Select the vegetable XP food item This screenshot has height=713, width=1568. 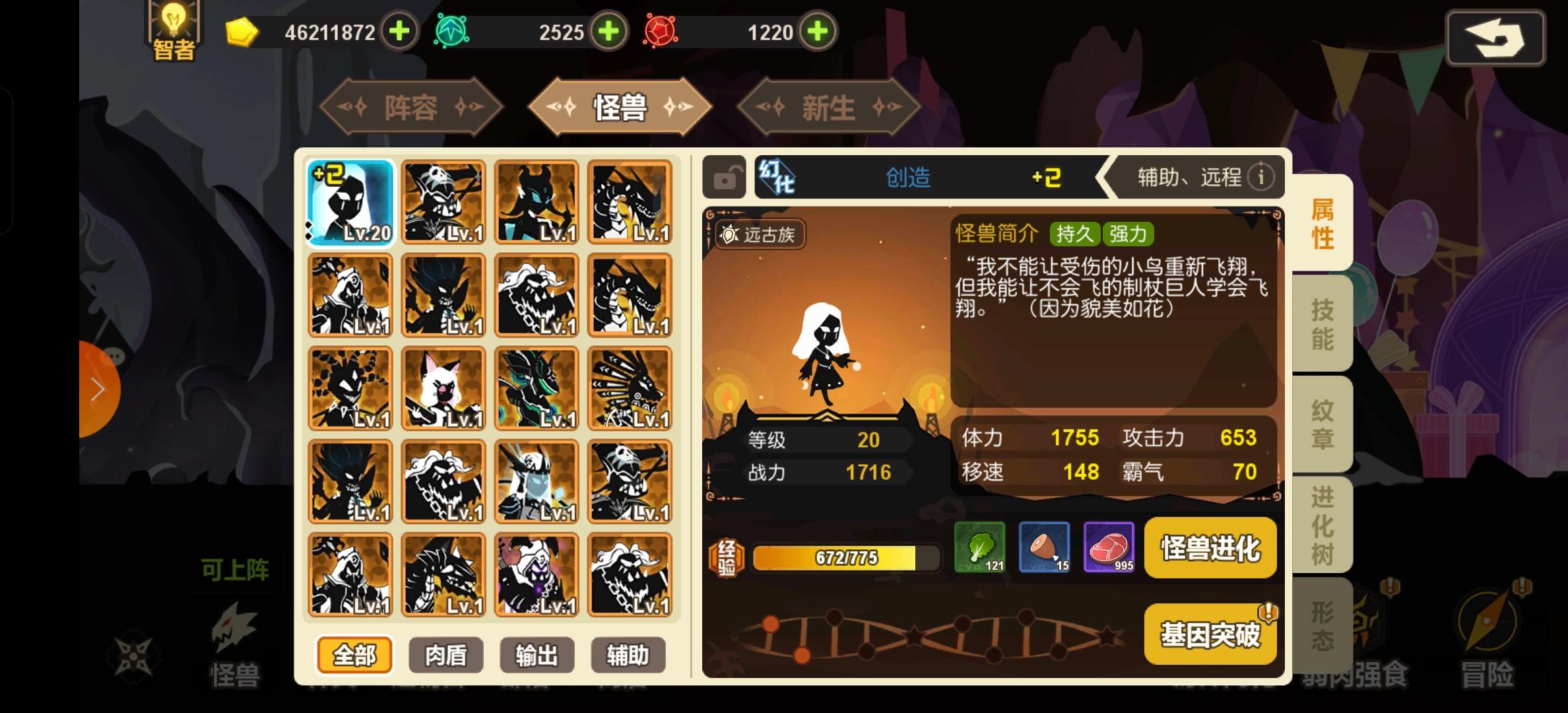pos(979,548)
